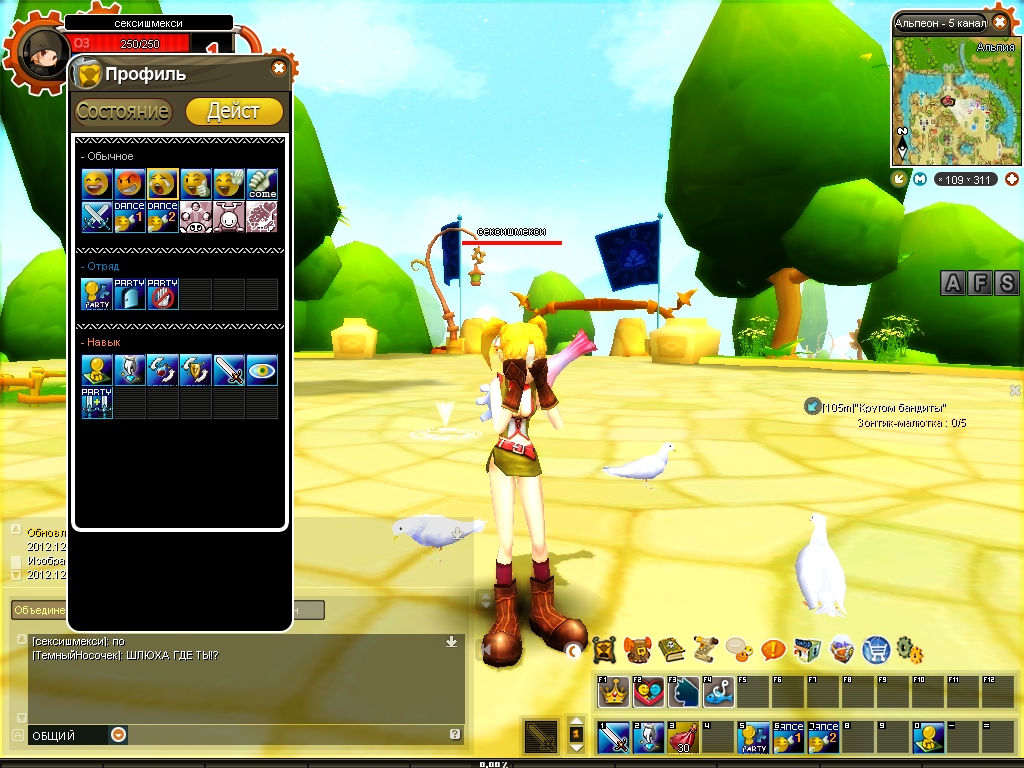Choose the angry red face emote
This screenshot has width=1024, height=768.
(130, 184)
